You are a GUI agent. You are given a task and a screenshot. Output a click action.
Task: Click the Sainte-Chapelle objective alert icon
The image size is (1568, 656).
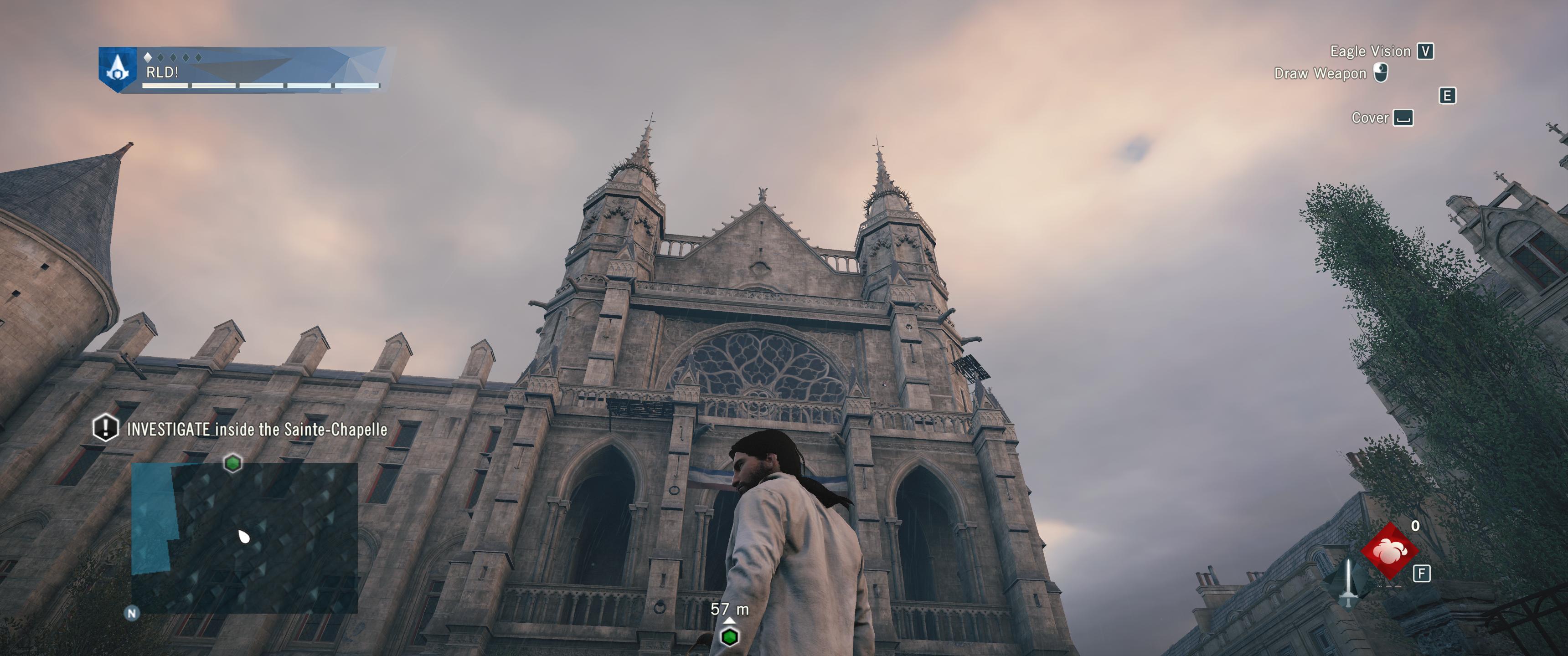click(x=105, y=427)
